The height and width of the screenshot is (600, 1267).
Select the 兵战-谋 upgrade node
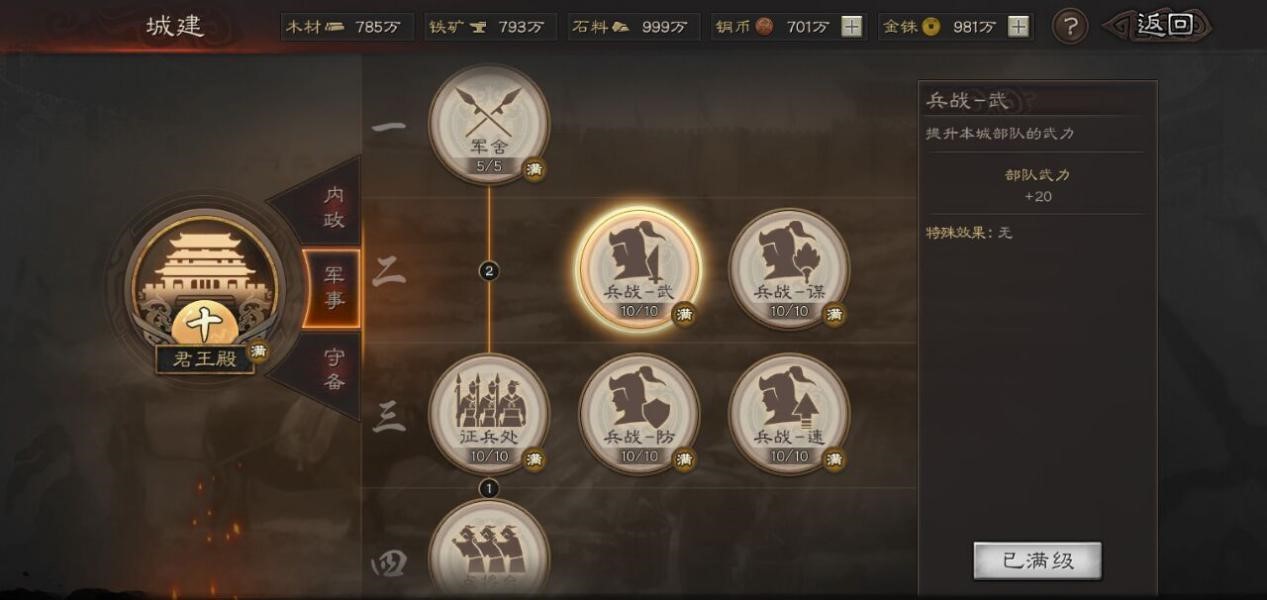click(789, 267)
